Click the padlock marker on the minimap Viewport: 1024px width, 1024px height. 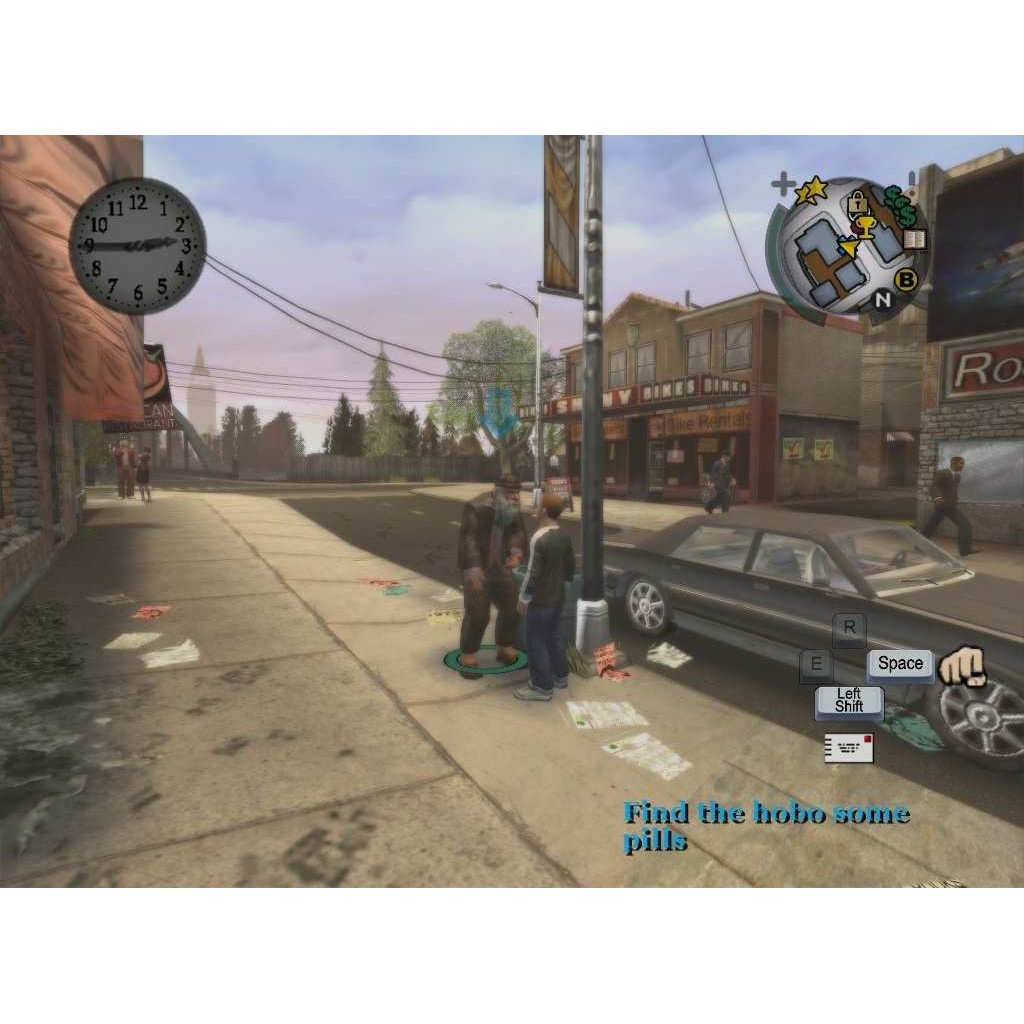856,204
